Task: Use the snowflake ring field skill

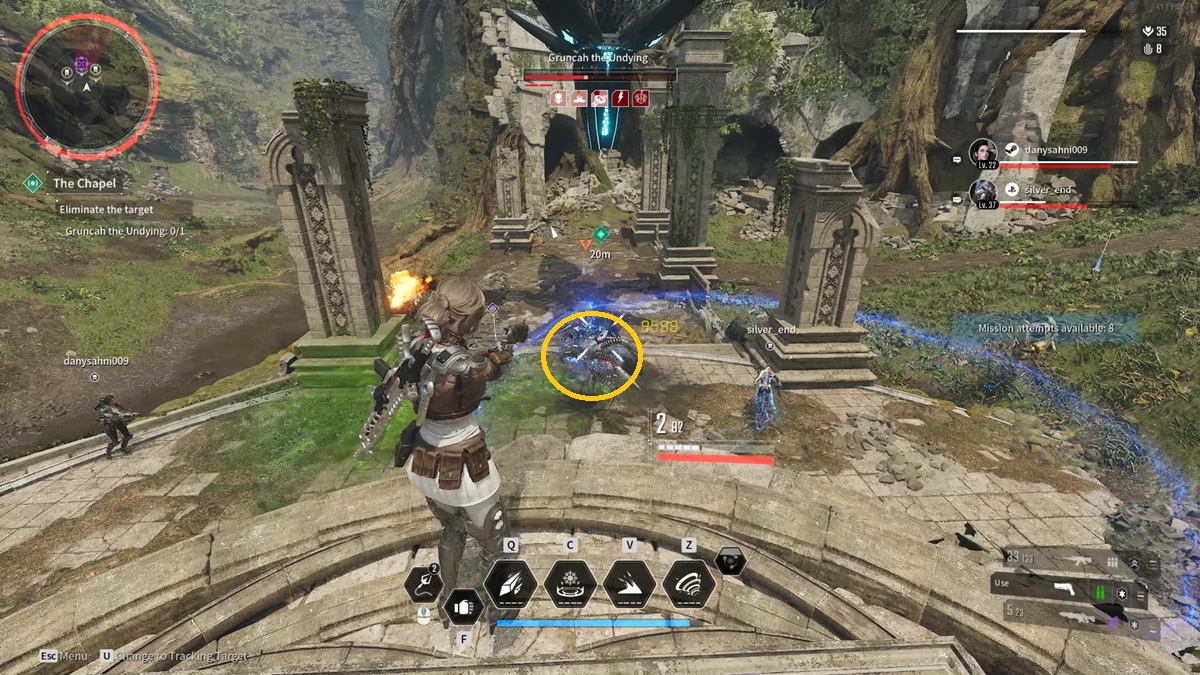Action: pyautogui.click(x=571, y=583)
